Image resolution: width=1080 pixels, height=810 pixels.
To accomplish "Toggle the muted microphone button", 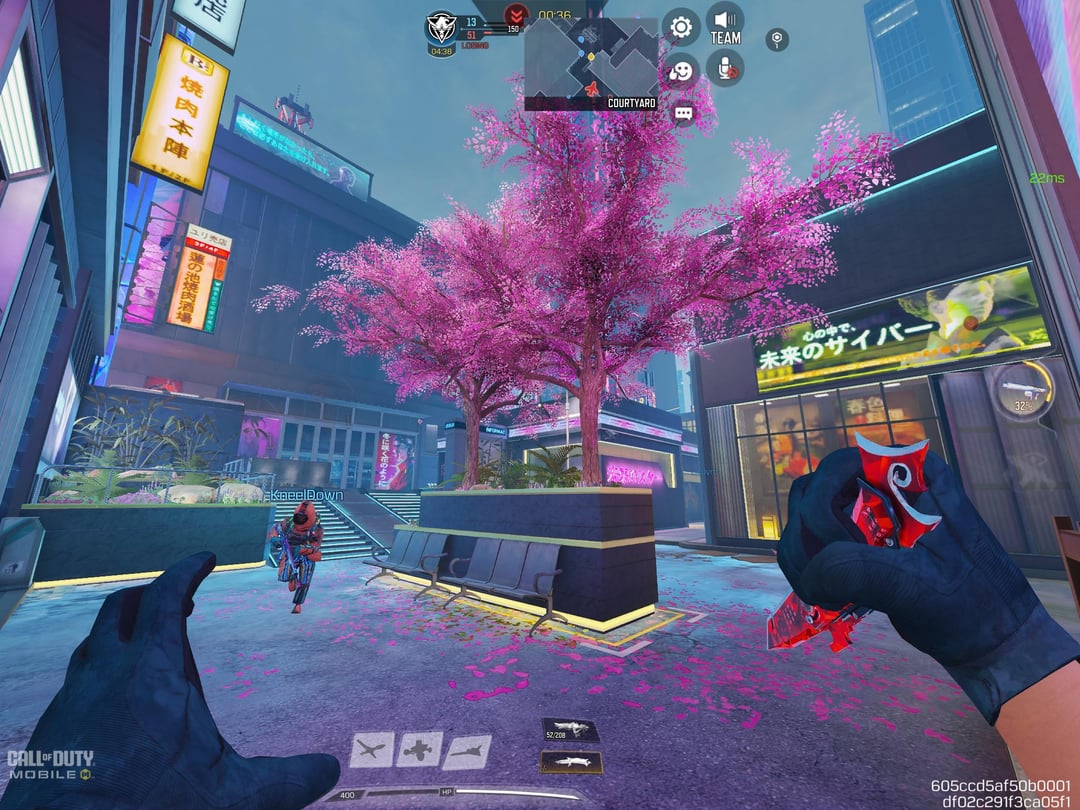I will tap(725, 67).
